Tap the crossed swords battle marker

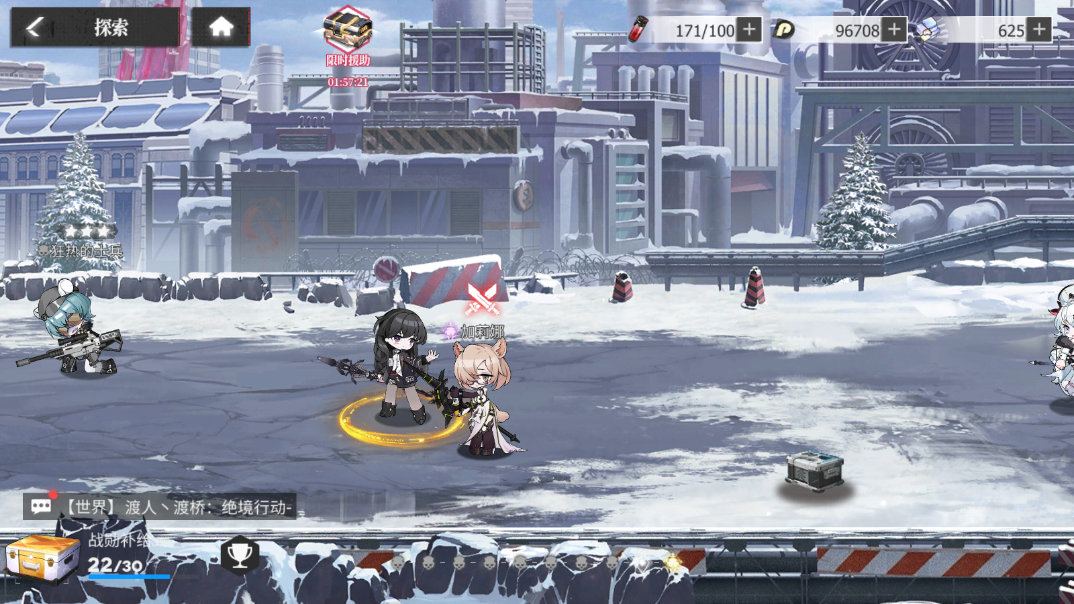pyautogui.click(x=482, y=298)
